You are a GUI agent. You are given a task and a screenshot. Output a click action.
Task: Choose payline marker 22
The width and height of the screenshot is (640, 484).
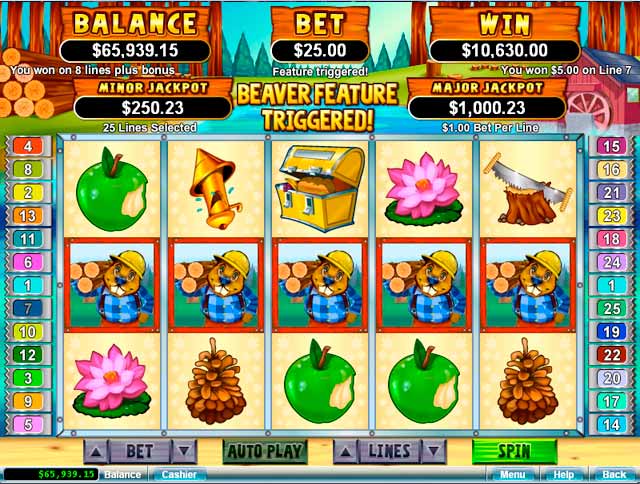pyautogui.click(x=611, y=355)
